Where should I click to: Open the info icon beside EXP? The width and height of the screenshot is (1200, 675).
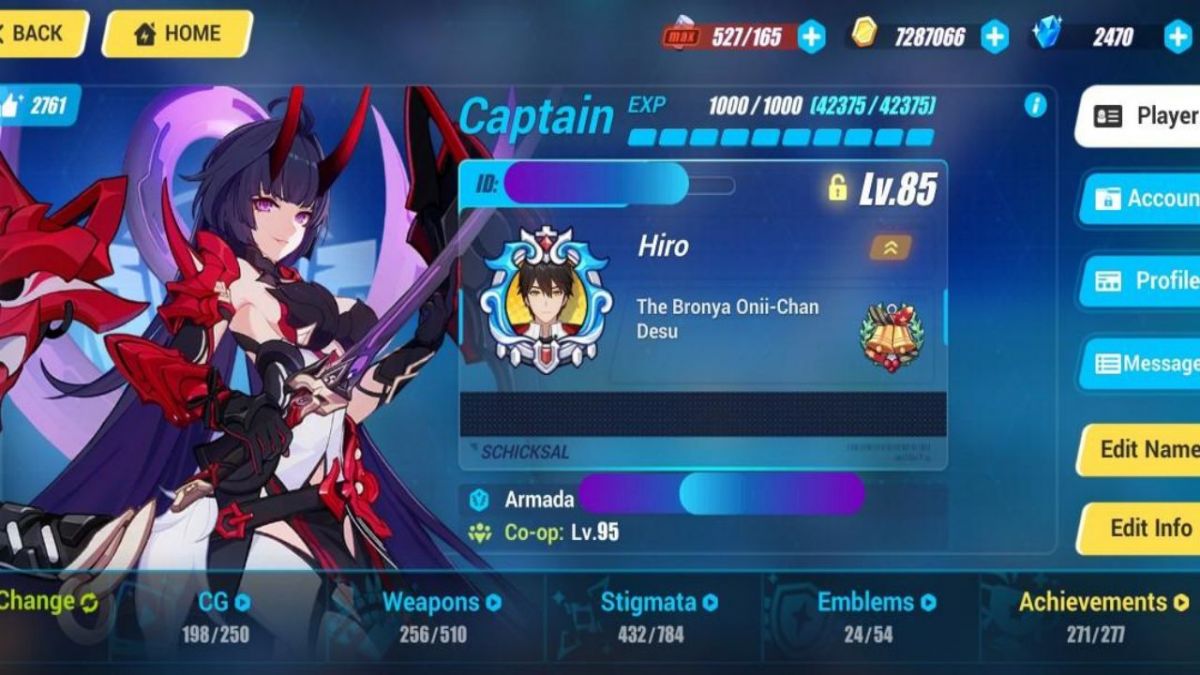pos(1035,105)
